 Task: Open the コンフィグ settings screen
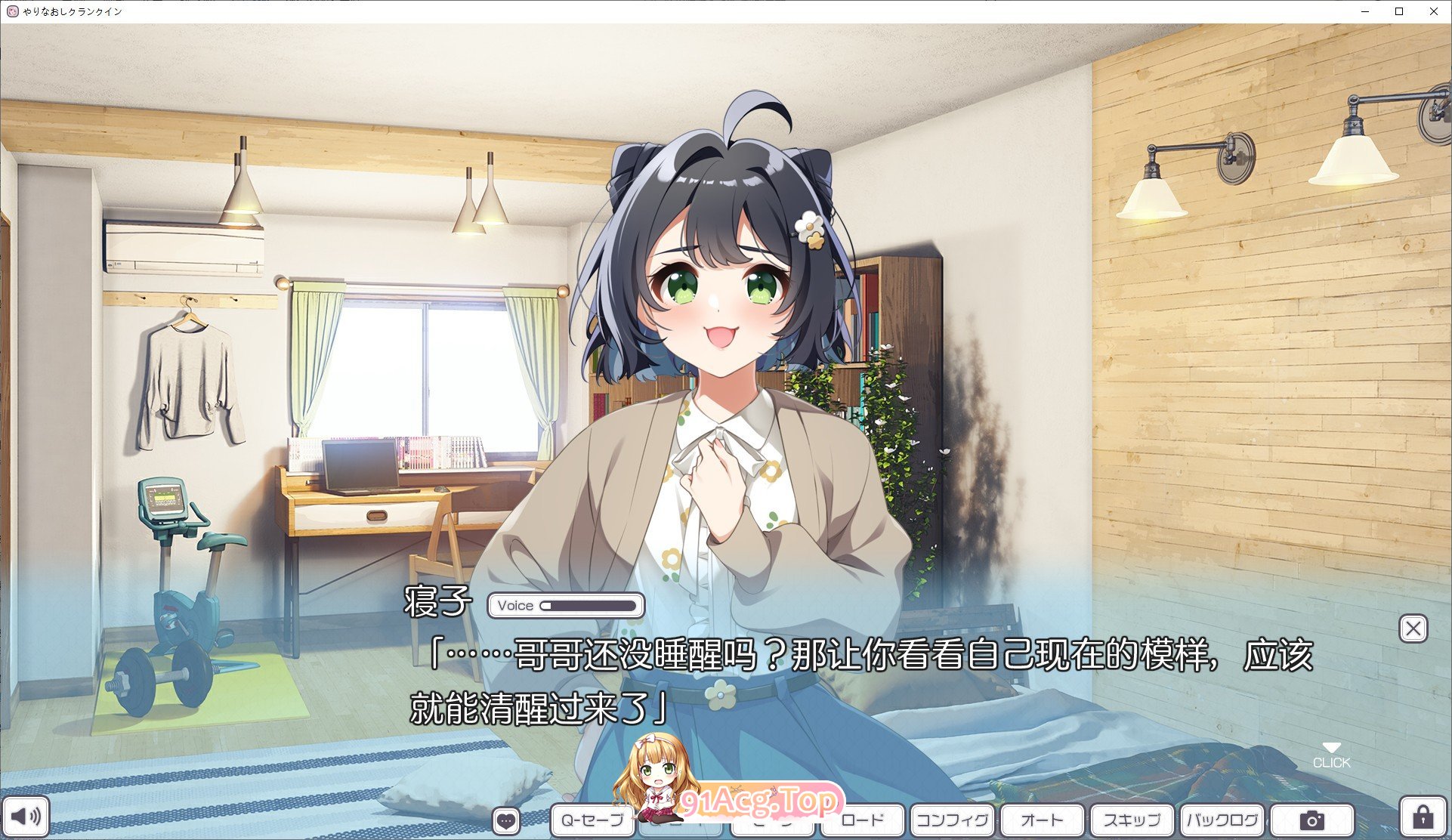pos(954,820)
